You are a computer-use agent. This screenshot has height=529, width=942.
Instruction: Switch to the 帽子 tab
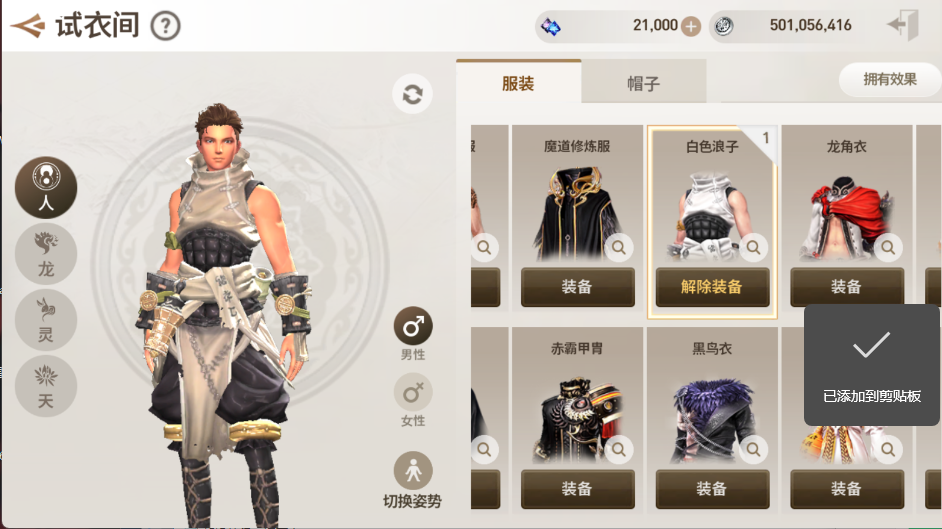tap(644, 83)
